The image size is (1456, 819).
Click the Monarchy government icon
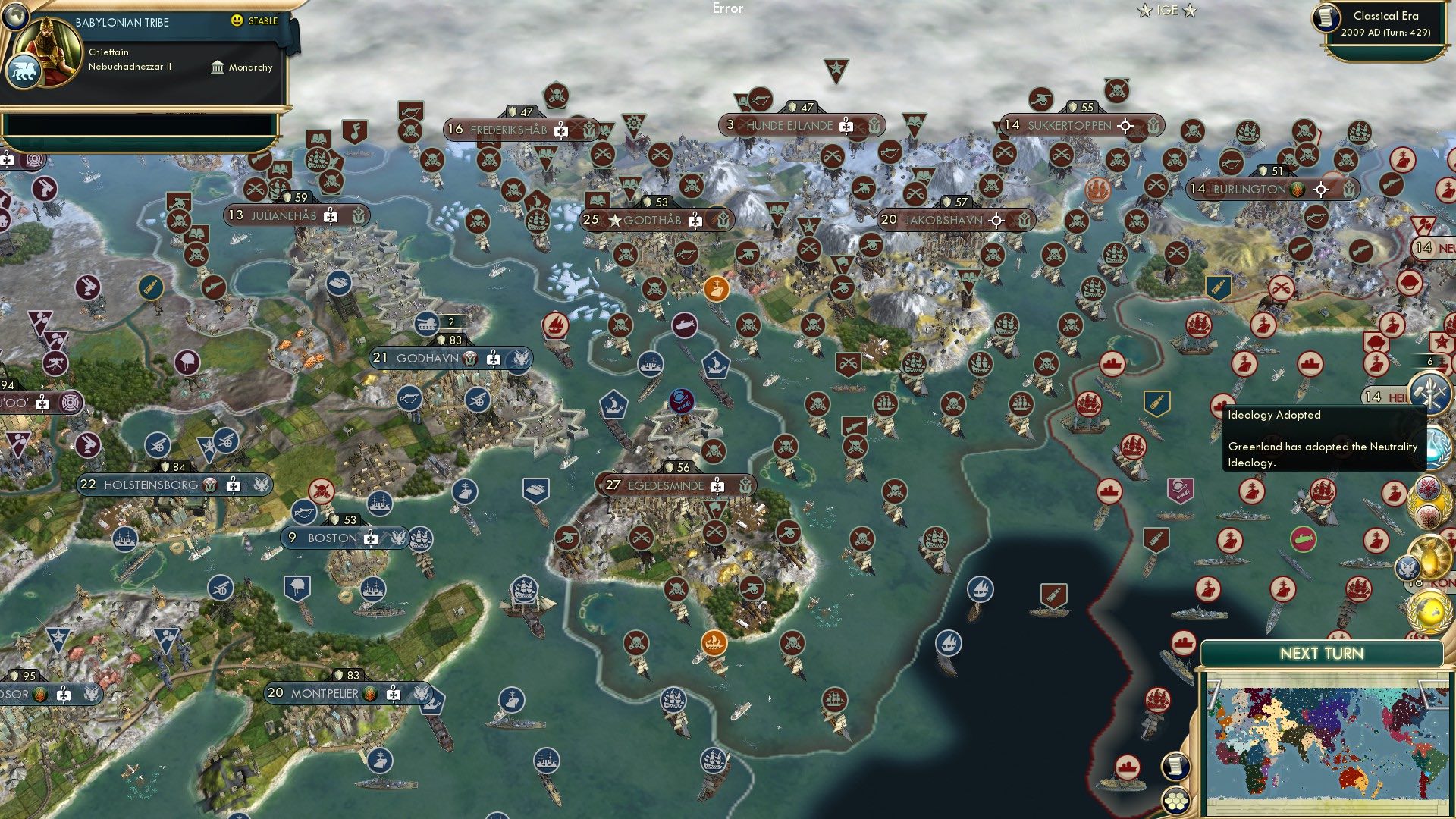click(218, 67)
